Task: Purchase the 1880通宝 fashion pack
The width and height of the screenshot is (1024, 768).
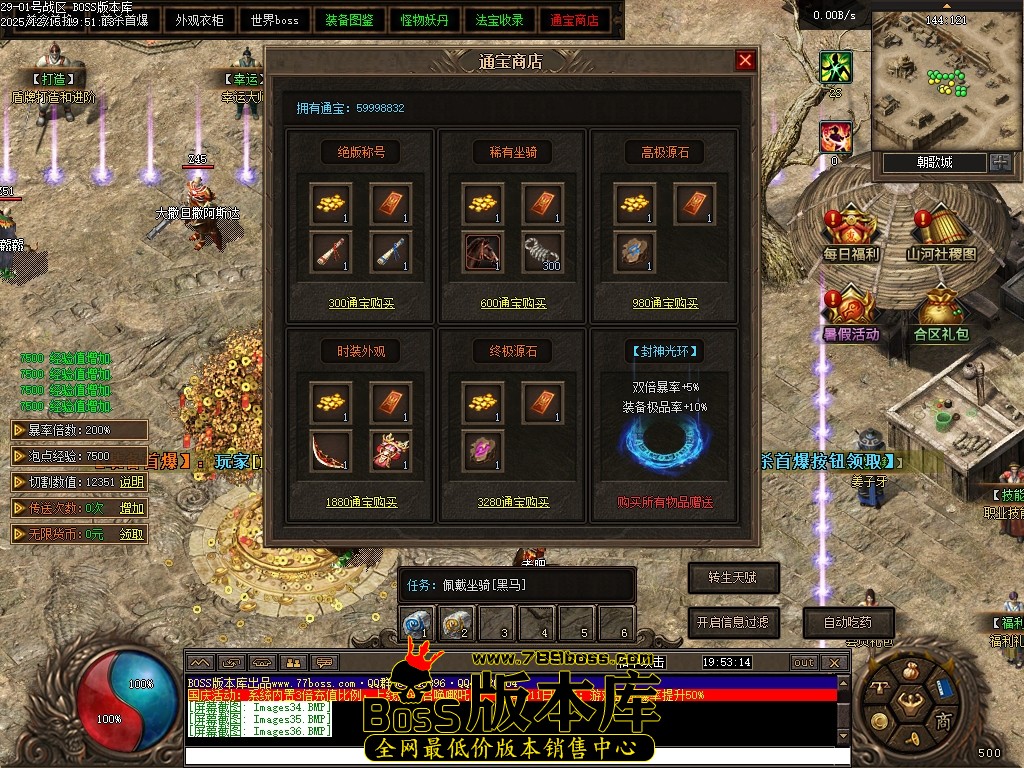Action: (x=361, y=503)
